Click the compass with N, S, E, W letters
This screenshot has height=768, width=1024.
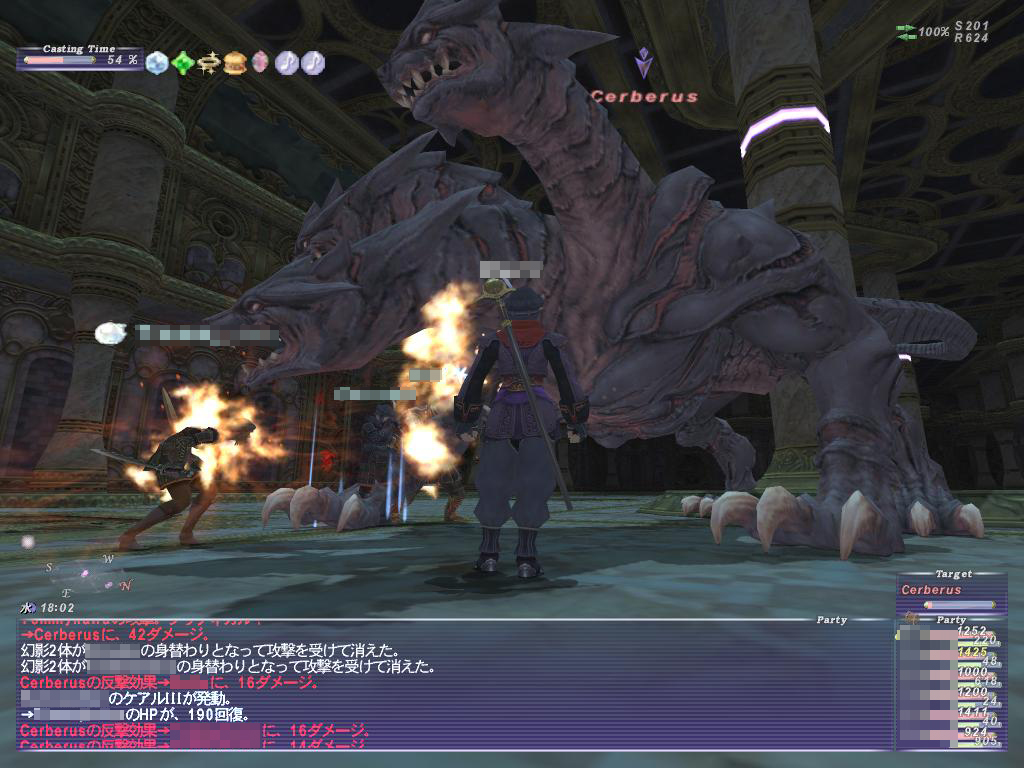(88, 573)
